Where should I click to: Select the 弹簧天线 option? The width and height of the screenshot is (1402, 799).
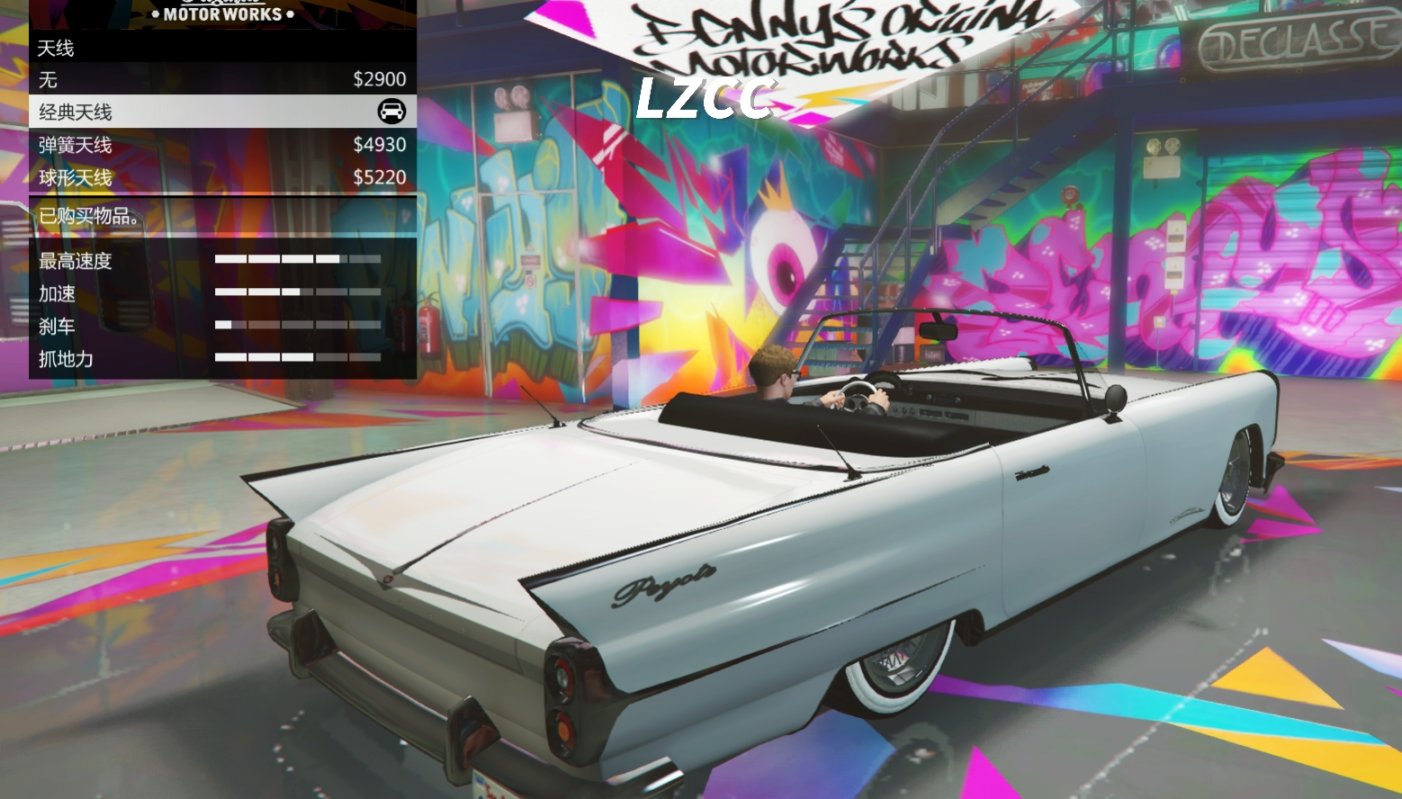200,143
